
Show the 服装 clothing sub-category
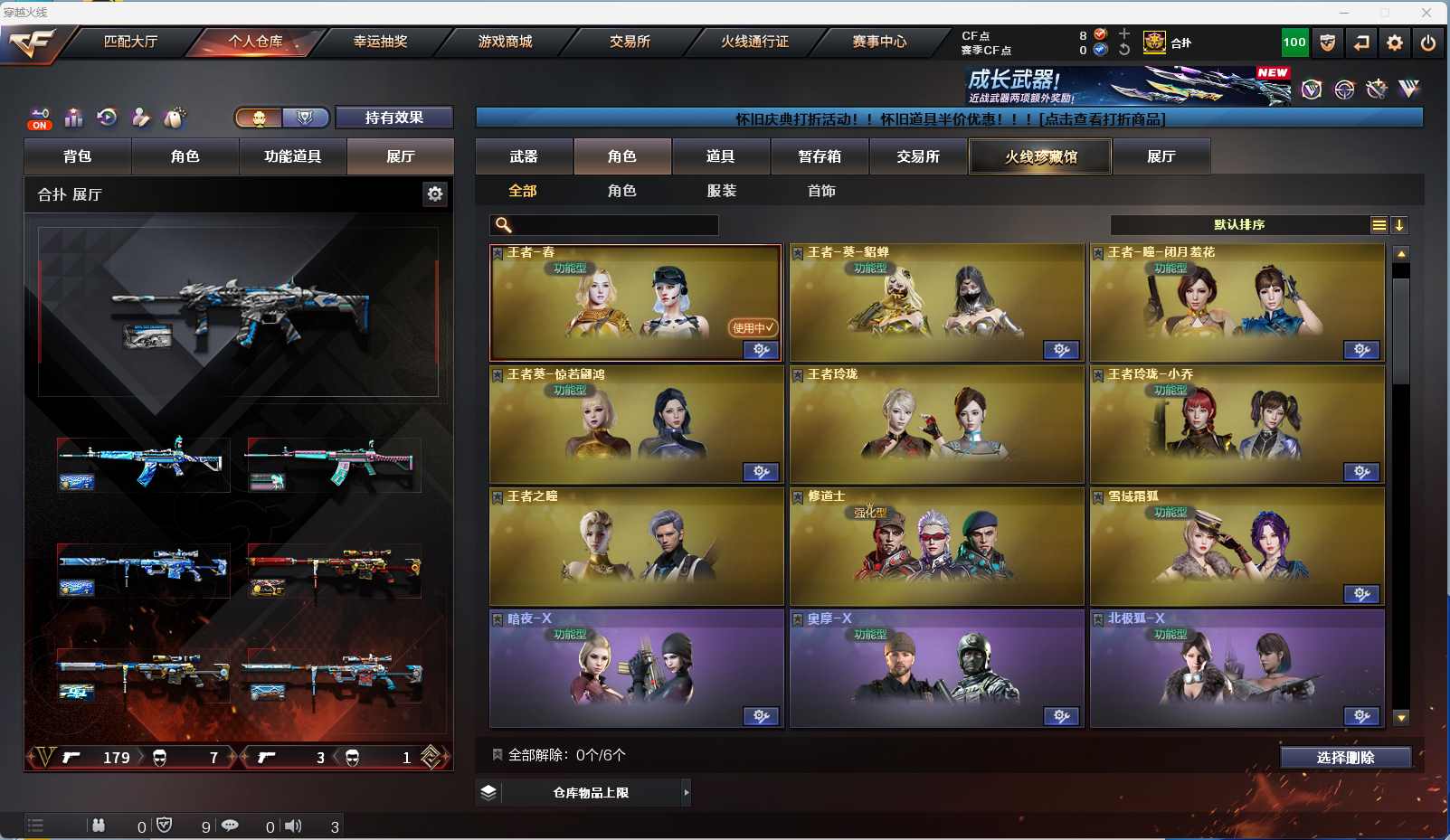tap(722, 191)
